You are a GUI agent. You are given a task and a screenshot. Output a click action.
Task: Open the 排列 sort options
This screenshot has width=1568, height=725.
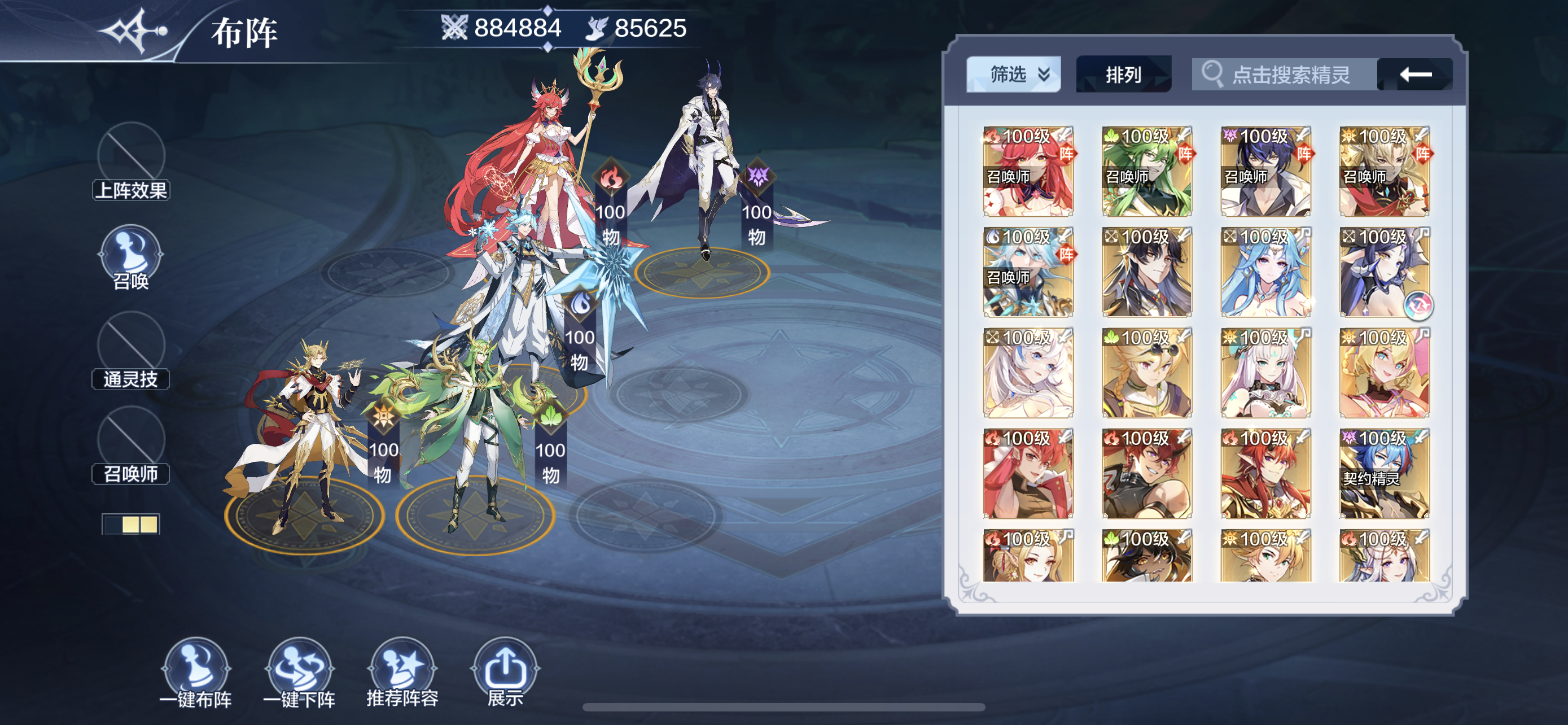[x=1123, y=75]
